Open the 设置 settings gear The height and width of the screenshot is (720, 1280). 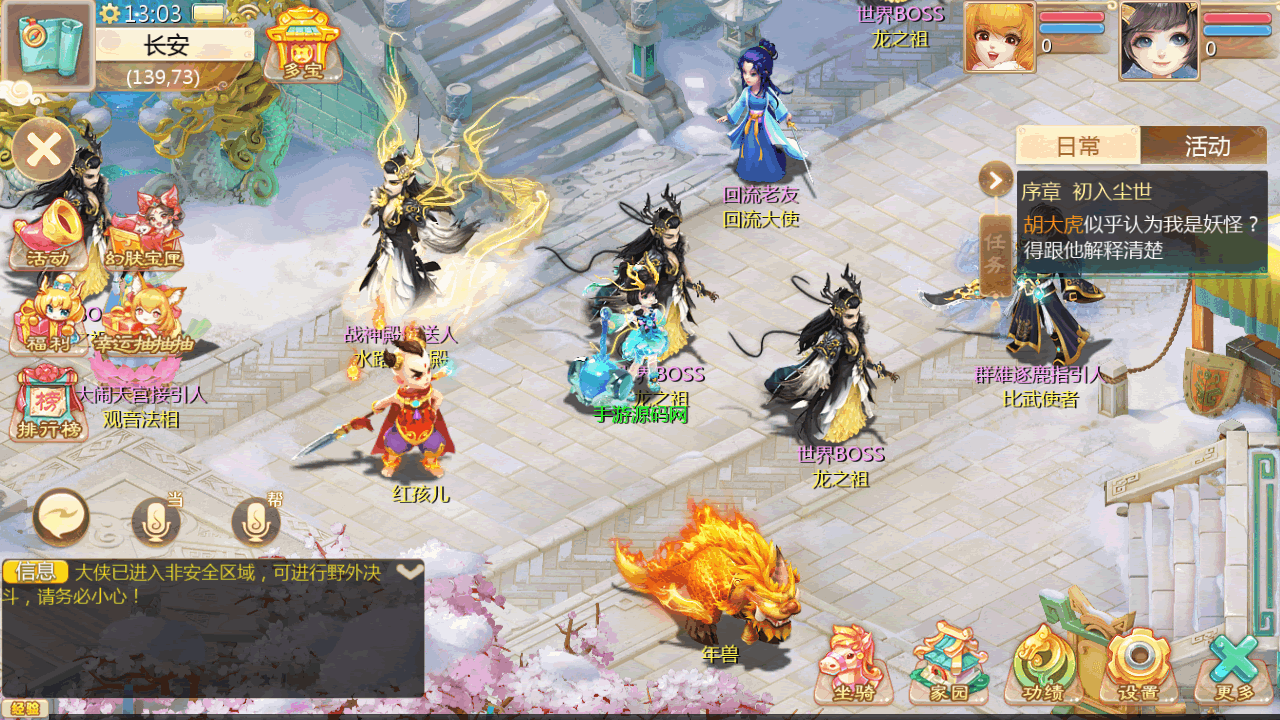pos(1138,663)
